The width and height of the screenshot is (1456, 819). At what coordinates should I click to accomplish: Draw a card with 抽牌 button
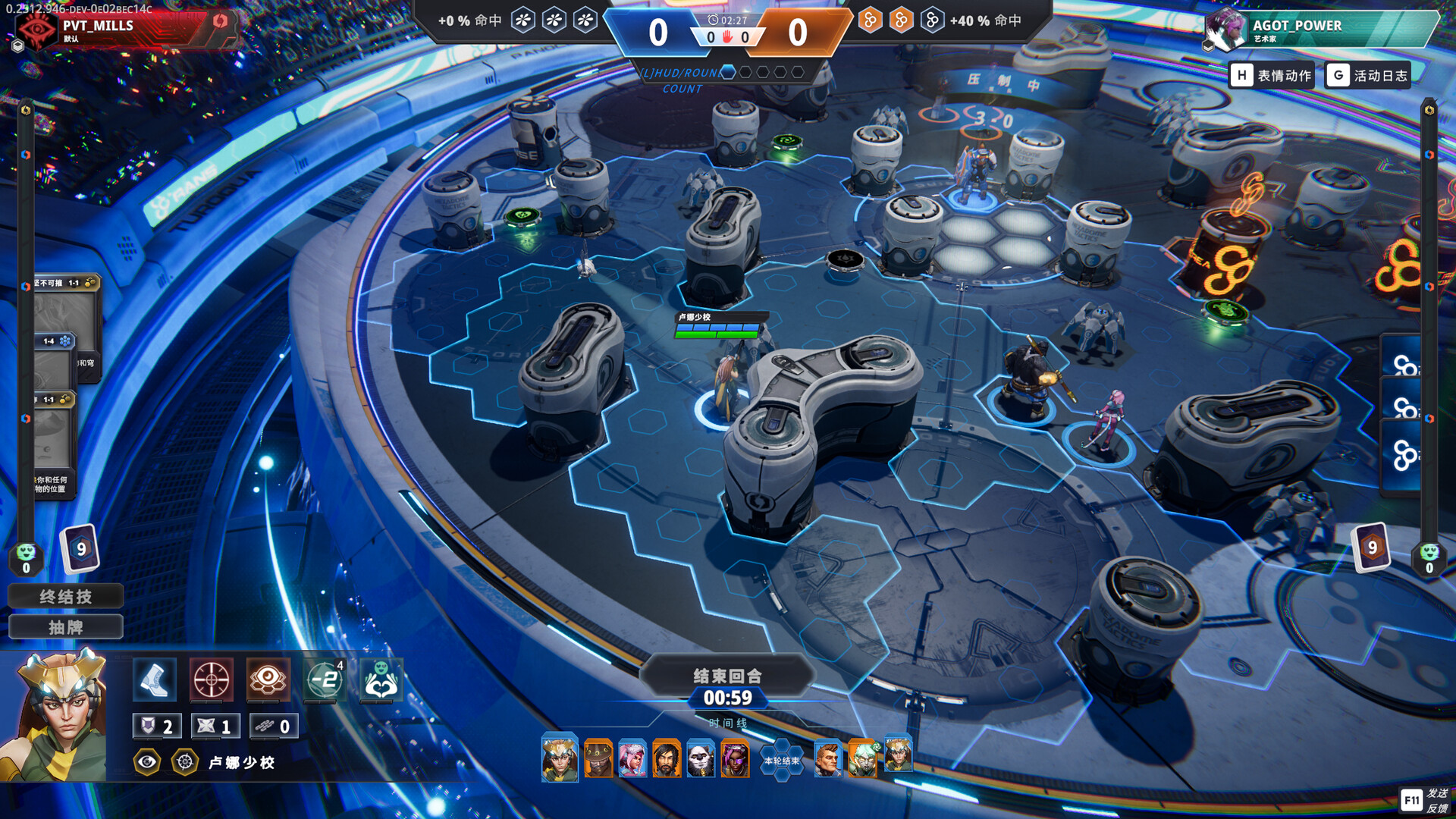coord(65,627)
